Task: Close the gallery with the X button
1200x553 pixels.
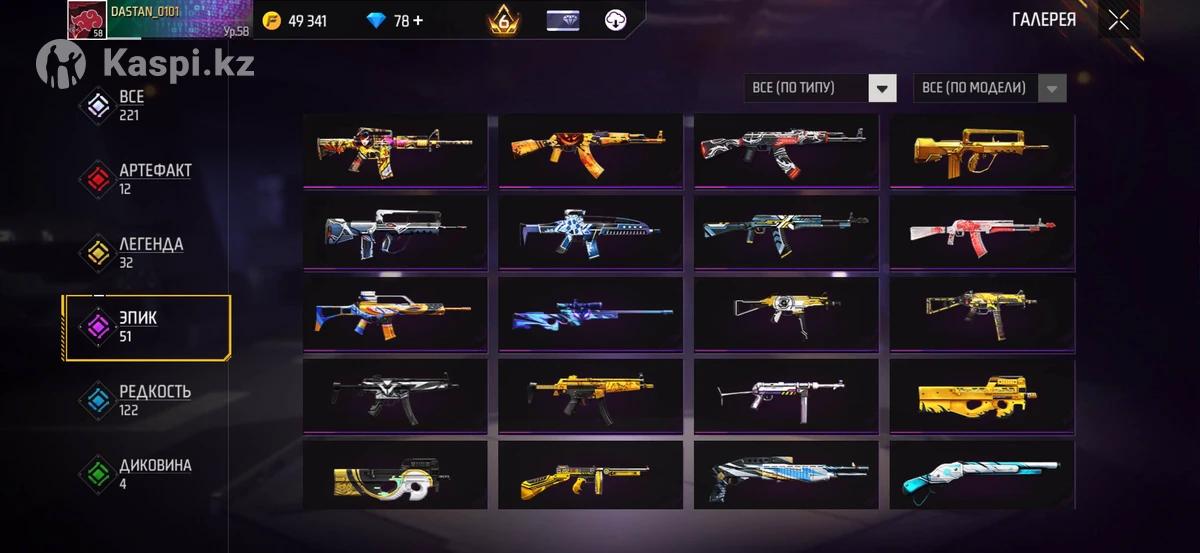Action: (1118, 20)
